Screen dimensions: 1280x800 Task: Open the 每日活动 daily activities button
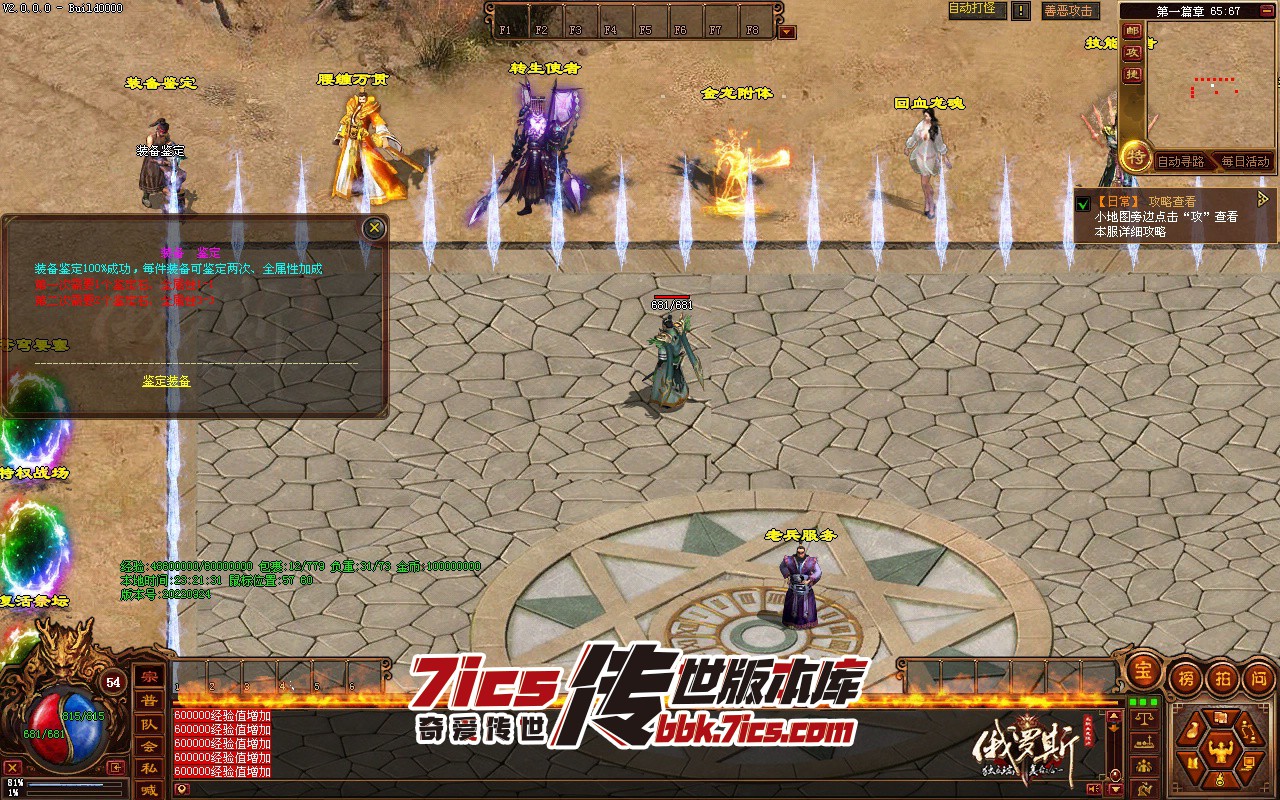(x=1244, y=161)
